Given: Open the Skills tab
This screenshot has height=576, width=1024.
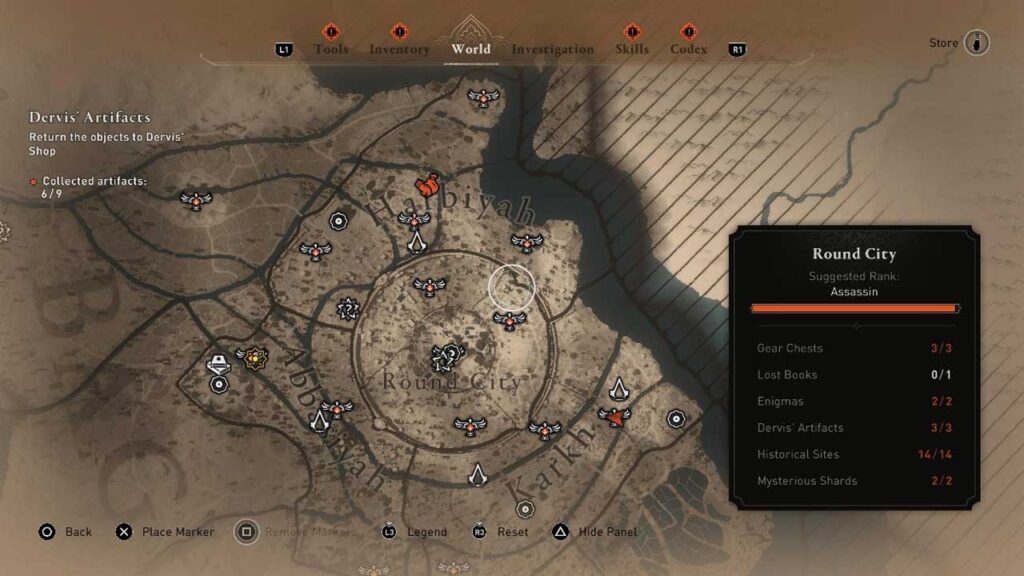Looking at the screenshot, I should pyautogui.click(x=632, y=49).
